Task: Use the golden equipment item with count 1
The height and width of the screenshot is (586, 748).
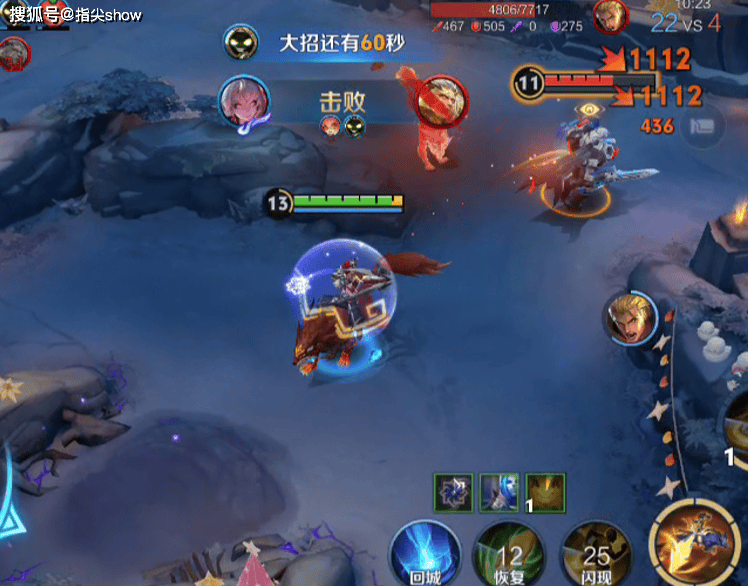Action: [x=545, y=493]
